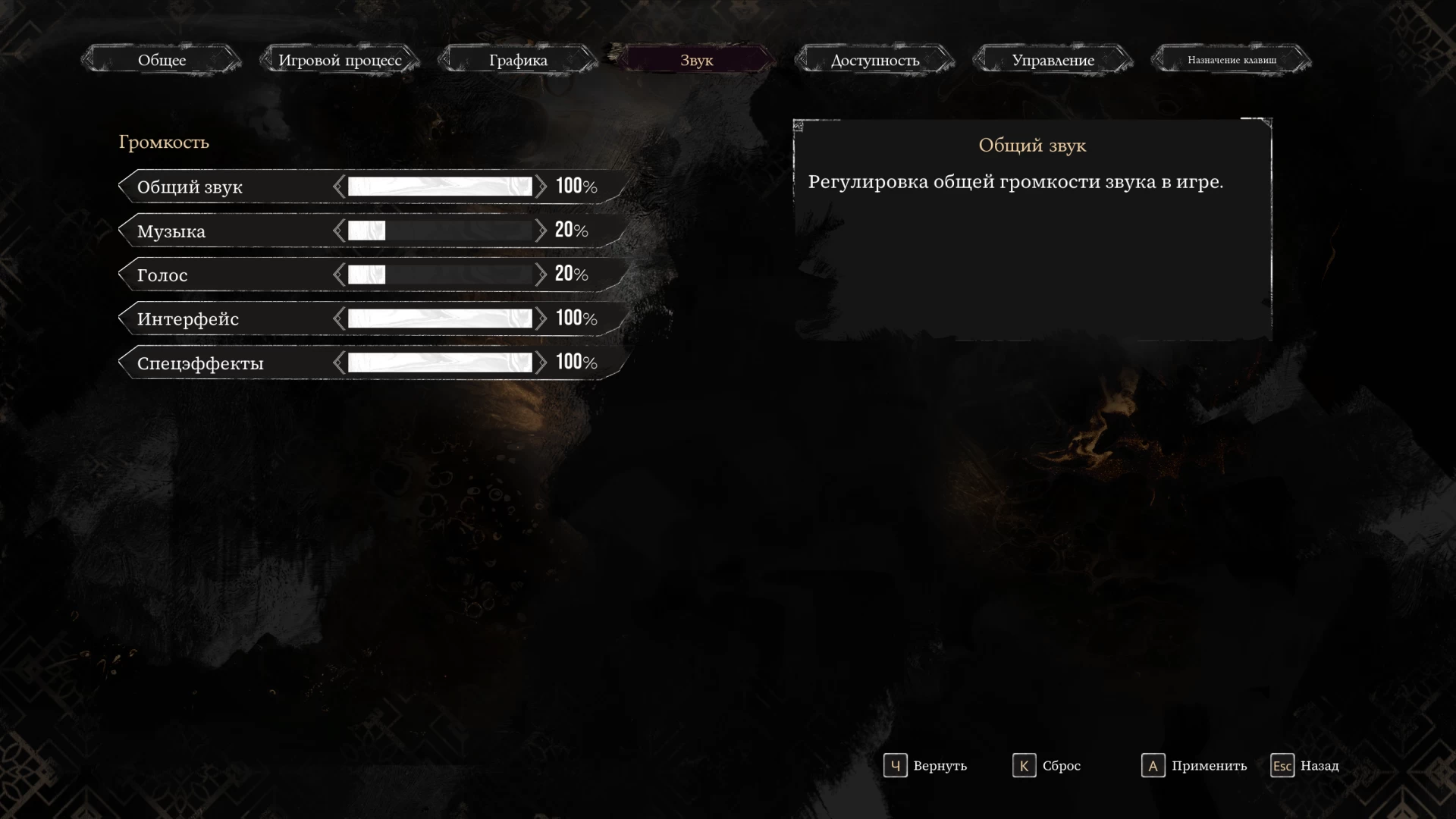This screenshot has height=819, width=1456.
Task: Set the Музыка slider bar
Action: click(440, 231)
